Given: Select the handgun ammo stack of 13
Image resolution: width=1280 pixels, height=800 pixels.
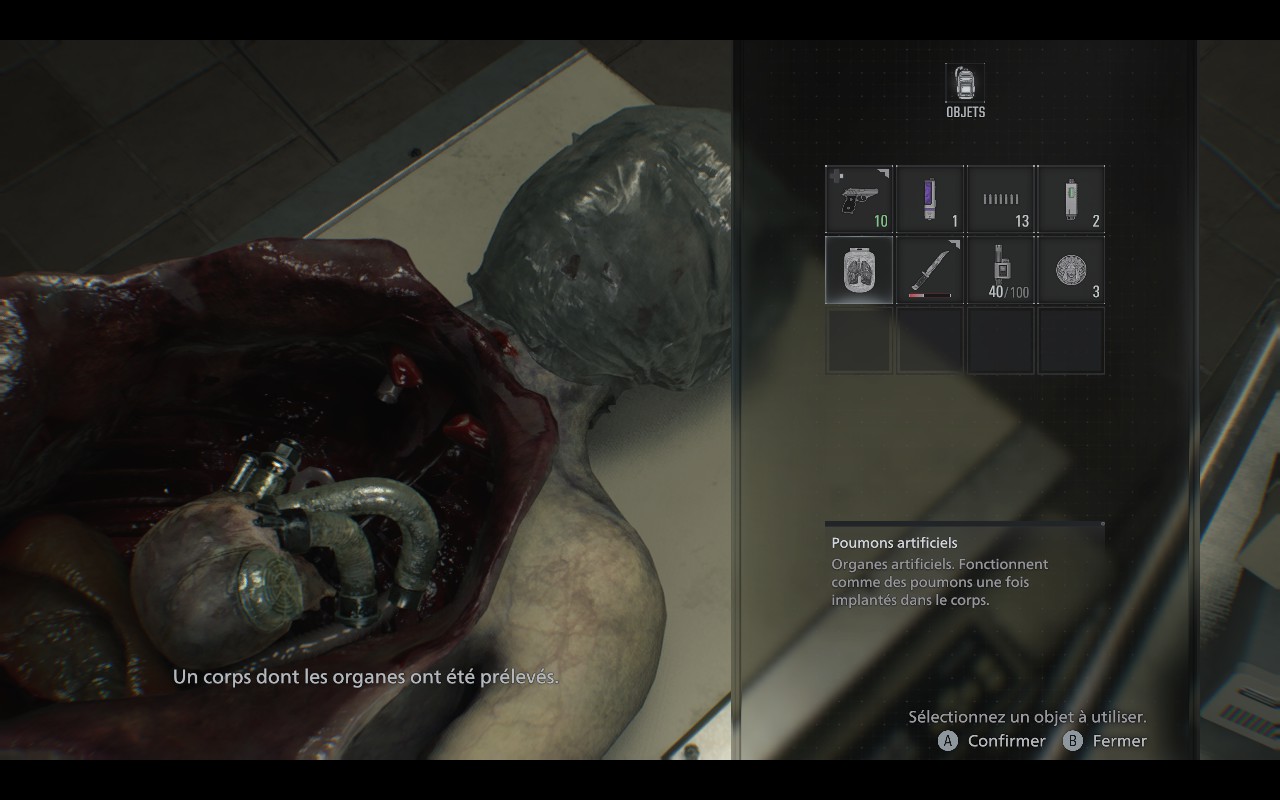Looking at the screenshot, I should tap(1000, 199).
